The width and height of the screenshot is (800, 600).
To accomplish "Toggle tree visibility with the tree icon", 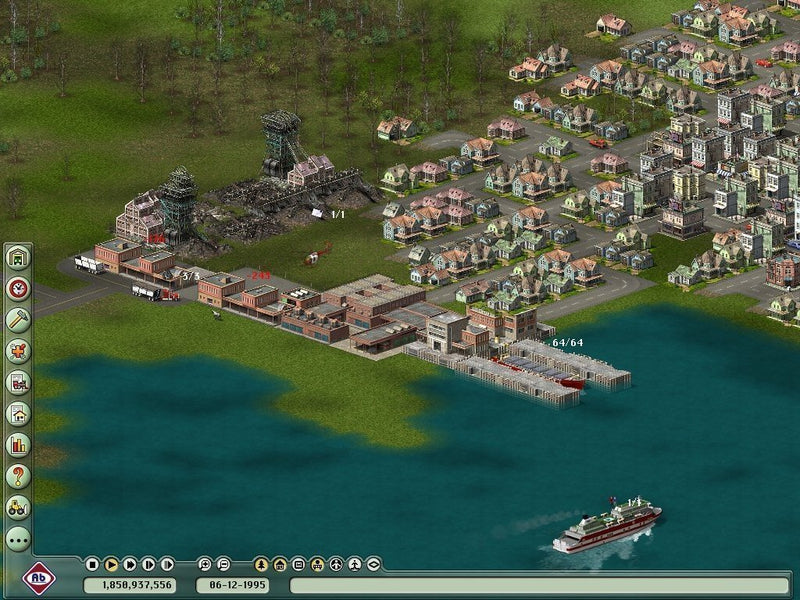I will (x=261, y=564).
